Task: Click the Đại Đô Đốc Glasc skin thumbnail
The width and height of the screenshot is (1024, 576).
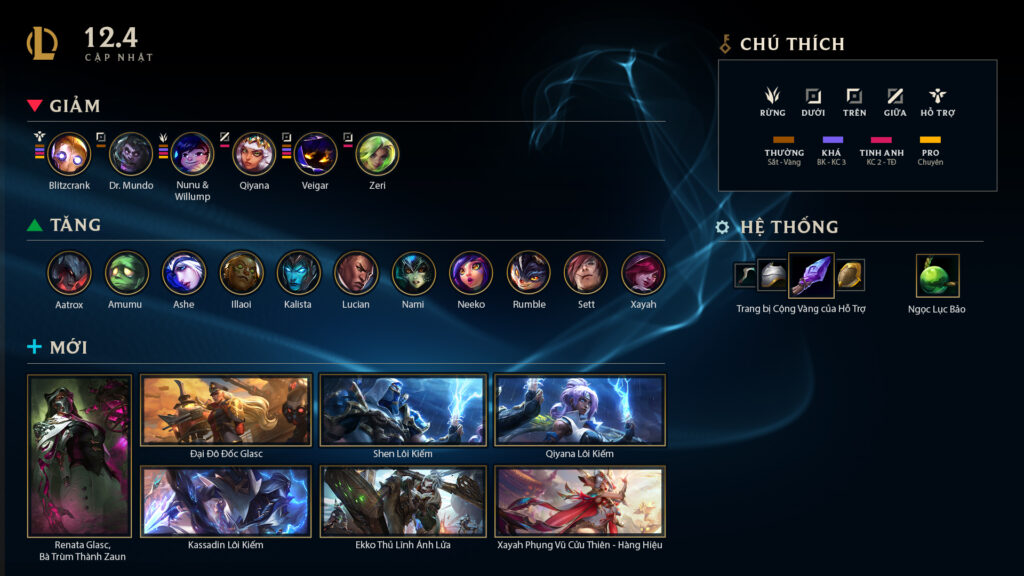Action: click(x=226, y=410)
